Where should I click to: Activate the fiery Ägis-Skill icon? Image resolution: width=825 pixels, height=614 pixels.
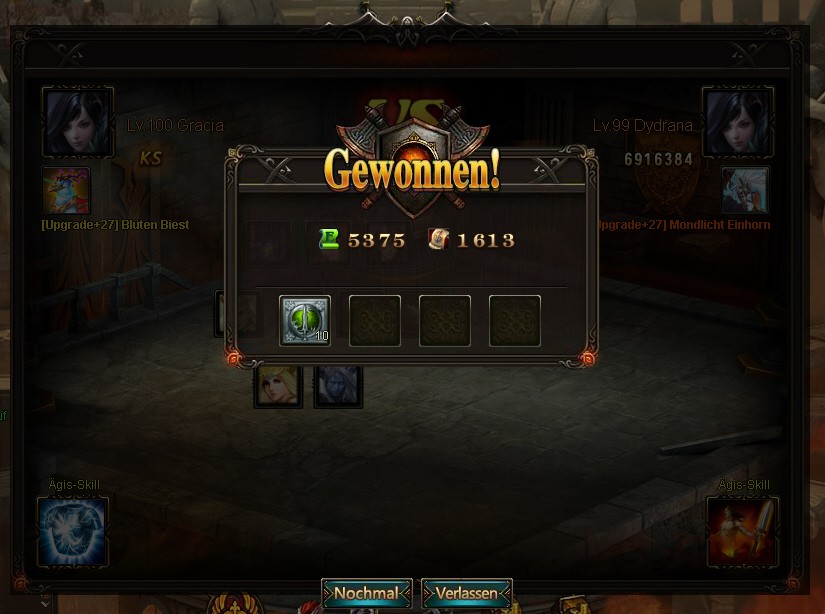click(742, 530)
